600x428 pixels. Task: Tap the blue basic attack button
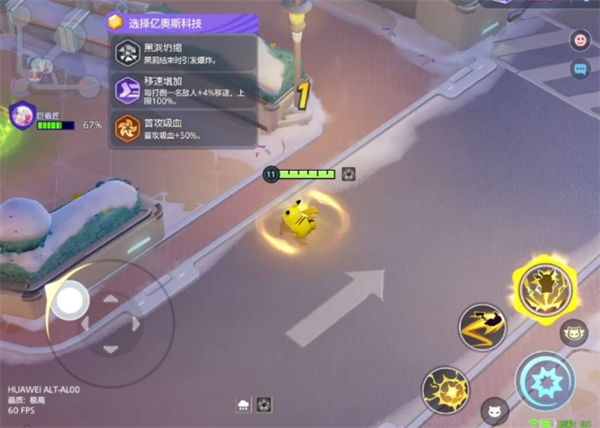[544, 382]
